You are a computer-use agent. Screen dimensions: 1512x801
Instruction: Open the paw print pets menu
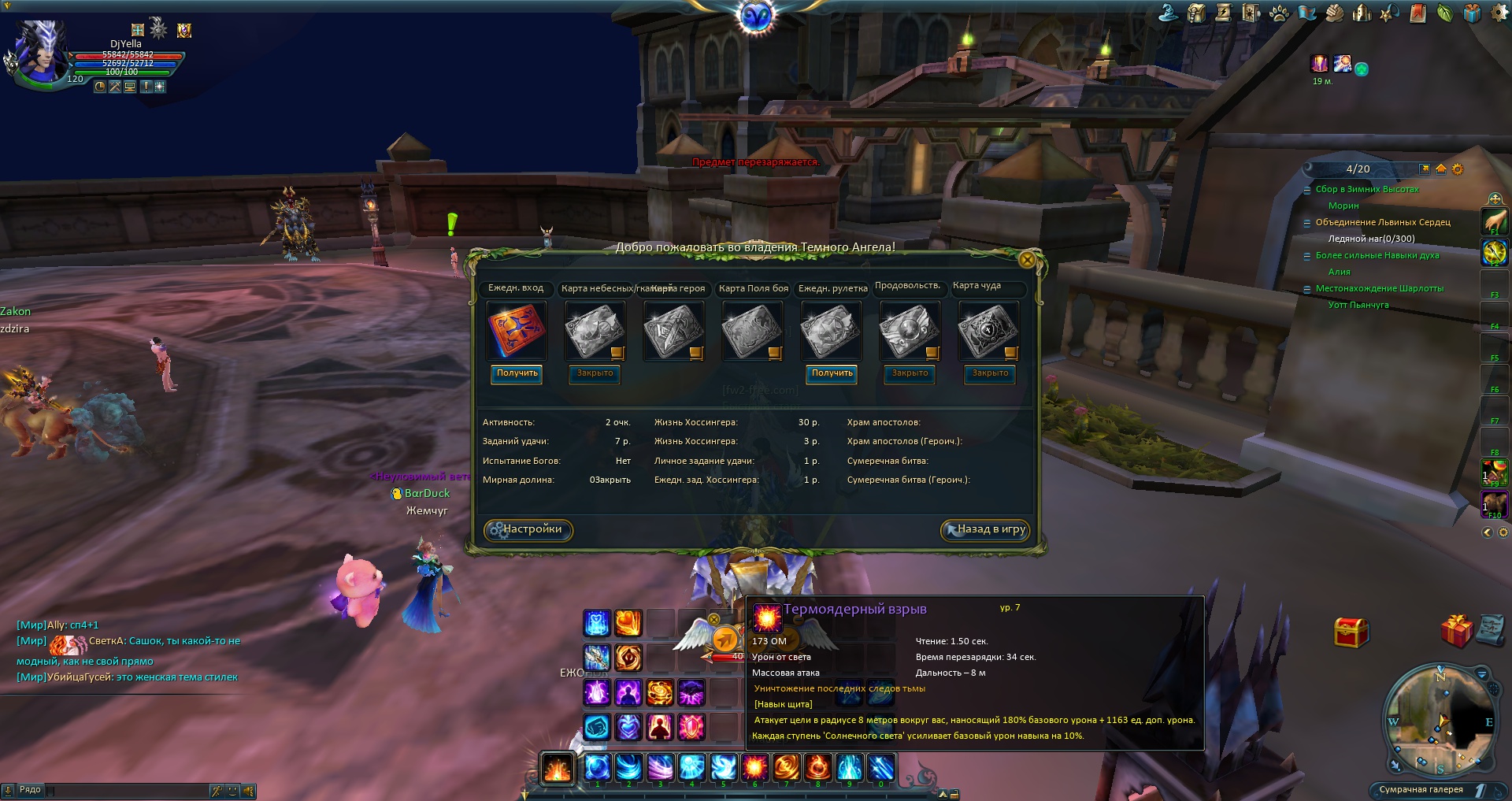pyautogui.click(x=1280, y=13)
